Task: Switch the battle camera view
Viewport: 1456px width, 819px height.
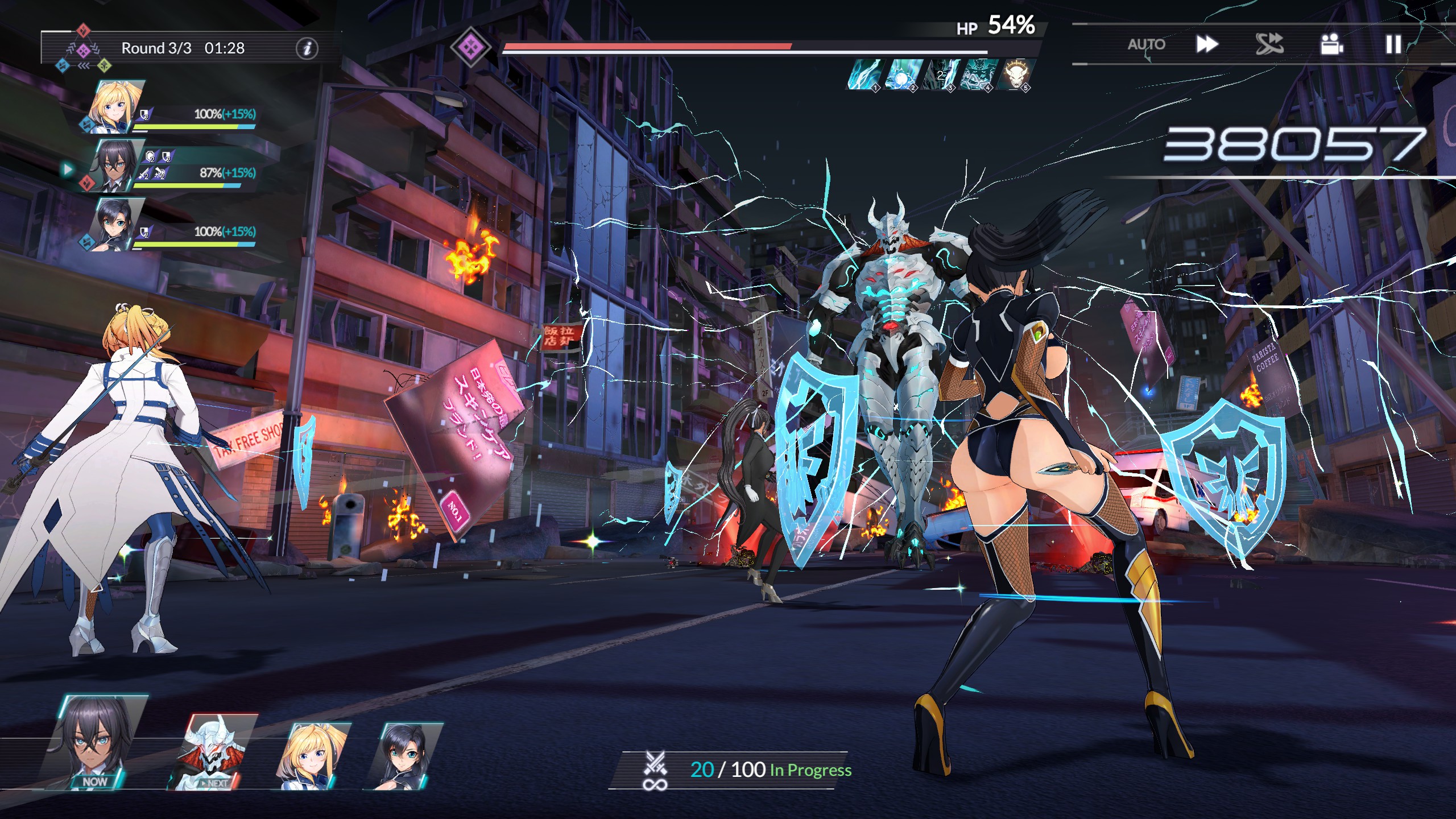Action: pos(1331,44)
